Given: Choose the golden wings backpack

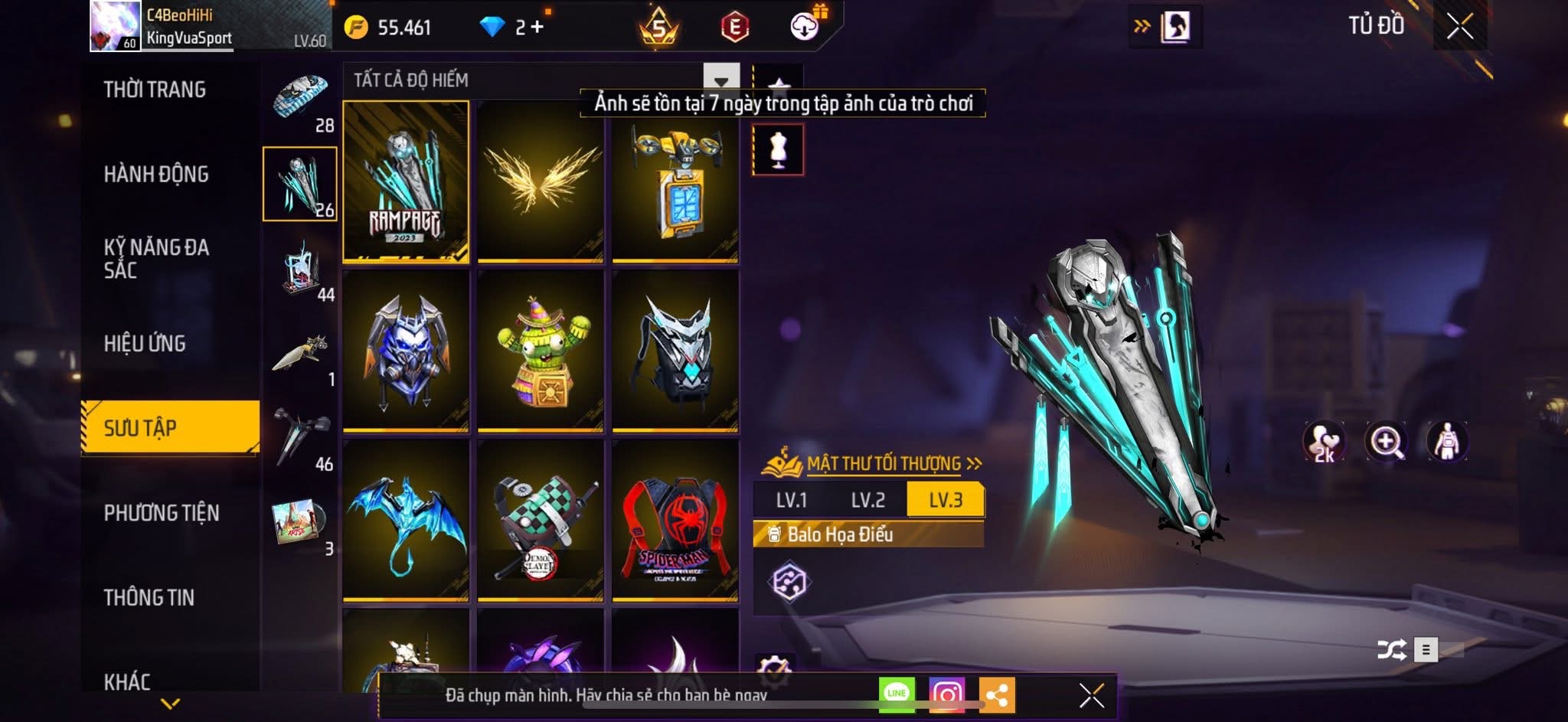Looking at the screenshot, I should pos(541,181).
